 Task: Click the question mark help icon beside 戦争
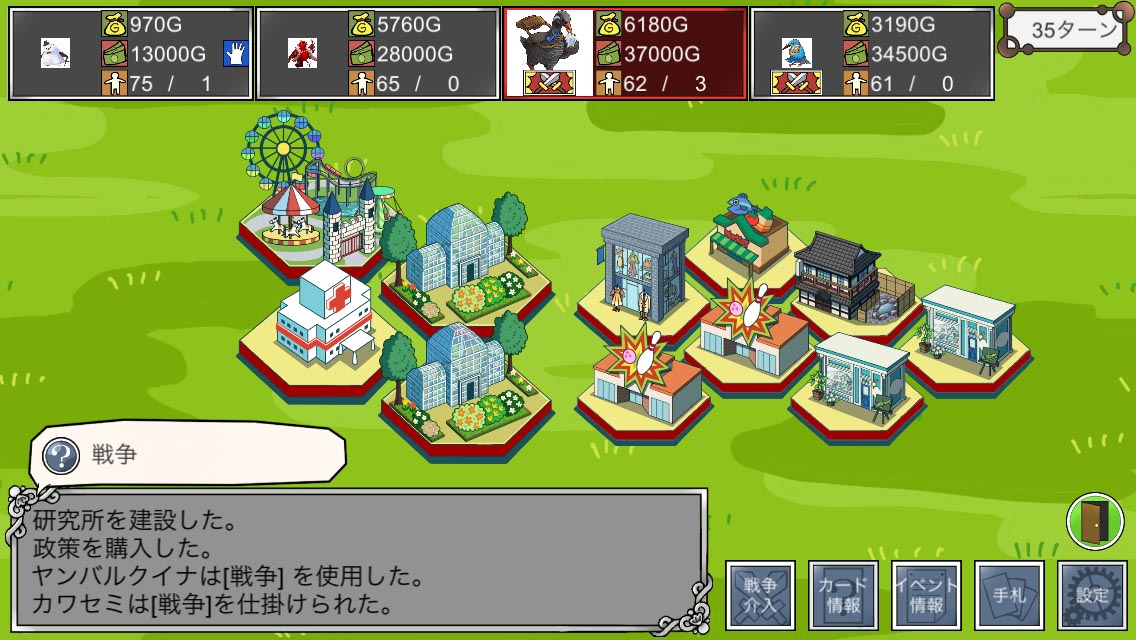tap(63, 457)
